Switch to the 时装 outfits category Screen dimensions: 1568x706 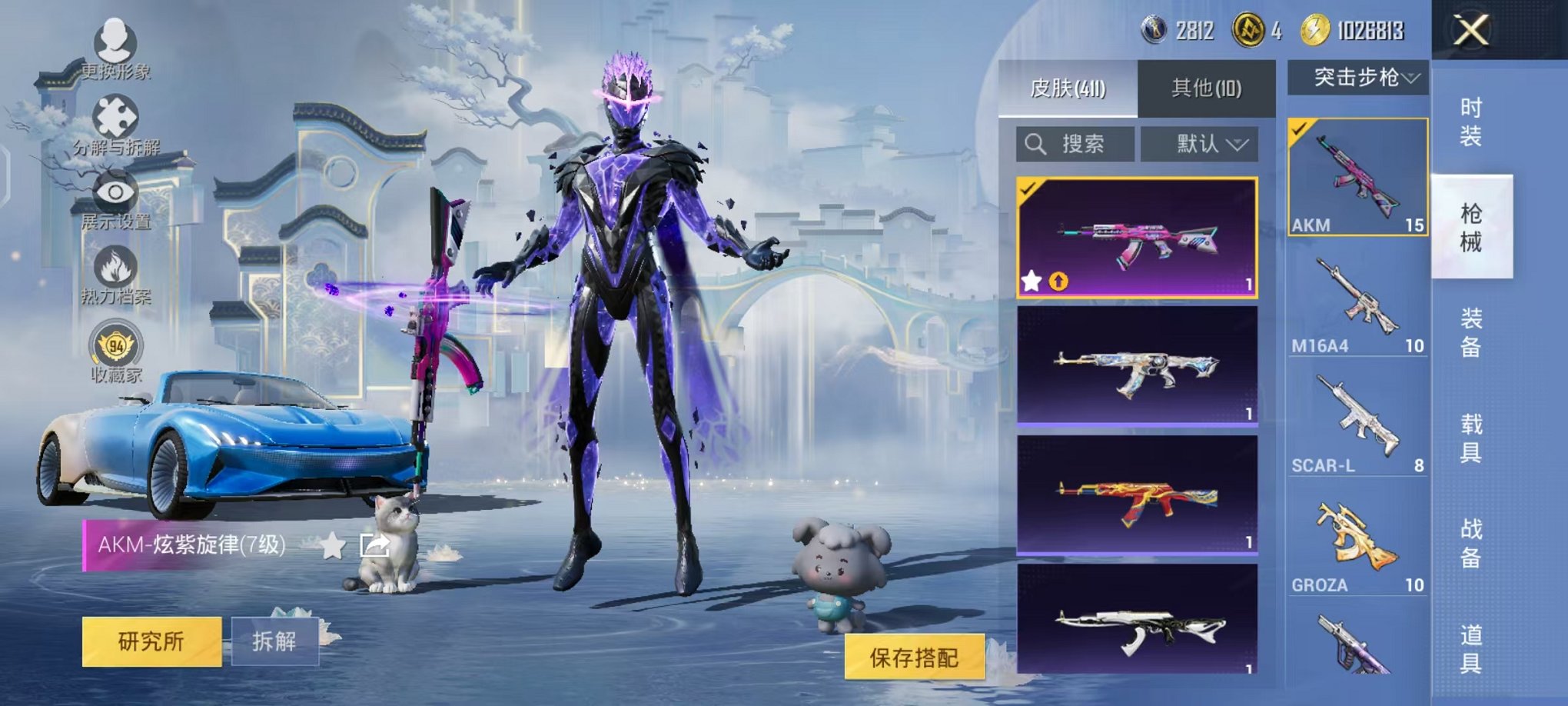[x=1470, y=122]
